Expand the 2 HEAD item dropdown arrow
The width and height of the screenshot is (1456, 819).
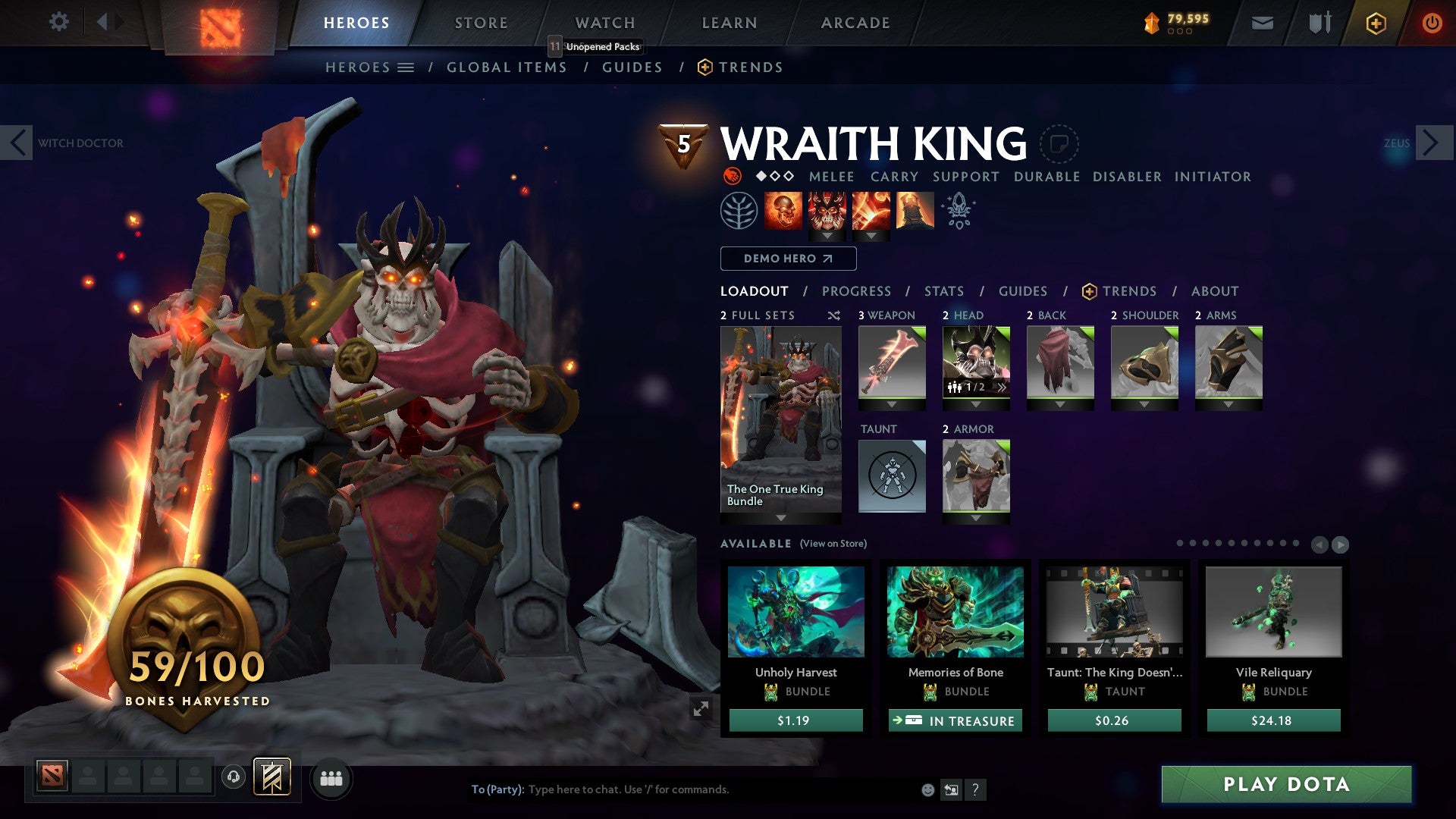click(x=977, y=403)
